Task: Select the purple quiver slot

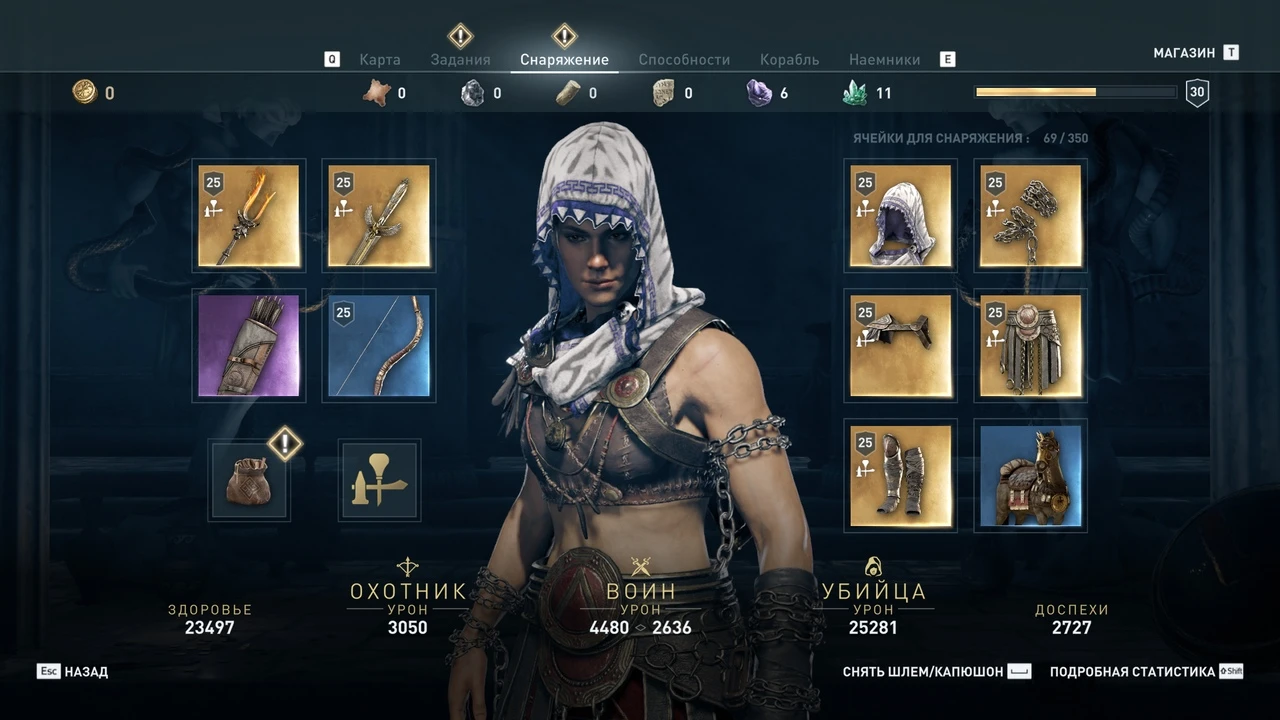Action: tap(248, 345)
